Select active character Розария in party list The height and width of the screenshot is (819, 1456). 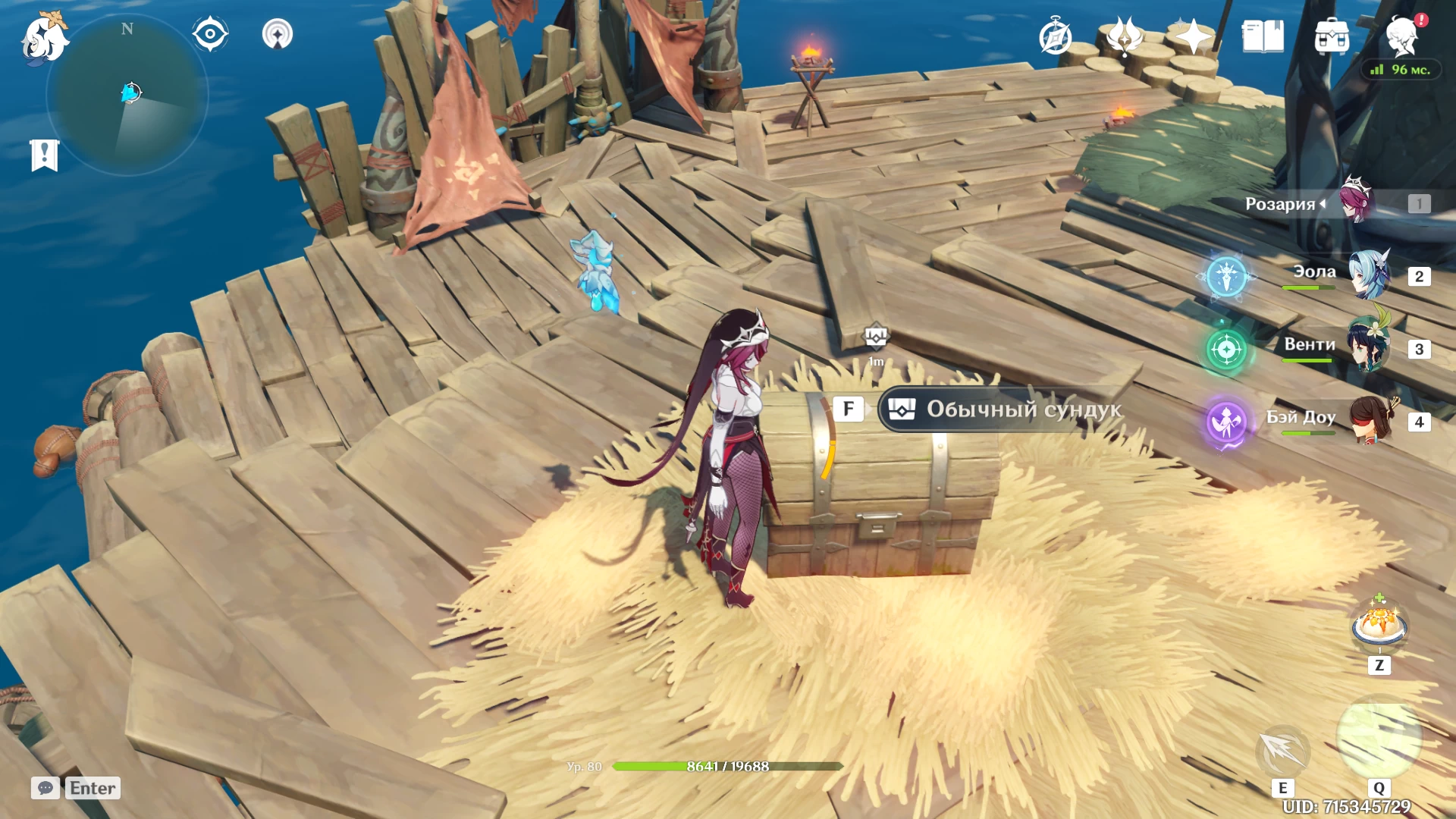pos(1357,201)
